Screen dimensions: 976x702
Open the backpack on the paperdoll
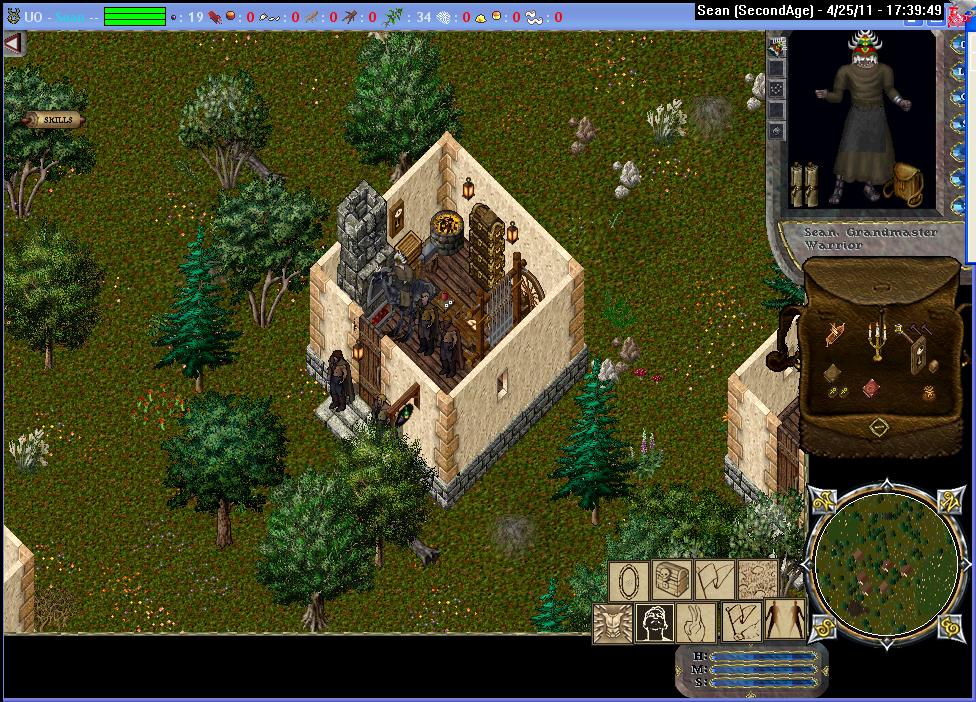pyautogui.click(x=906, y=185)
